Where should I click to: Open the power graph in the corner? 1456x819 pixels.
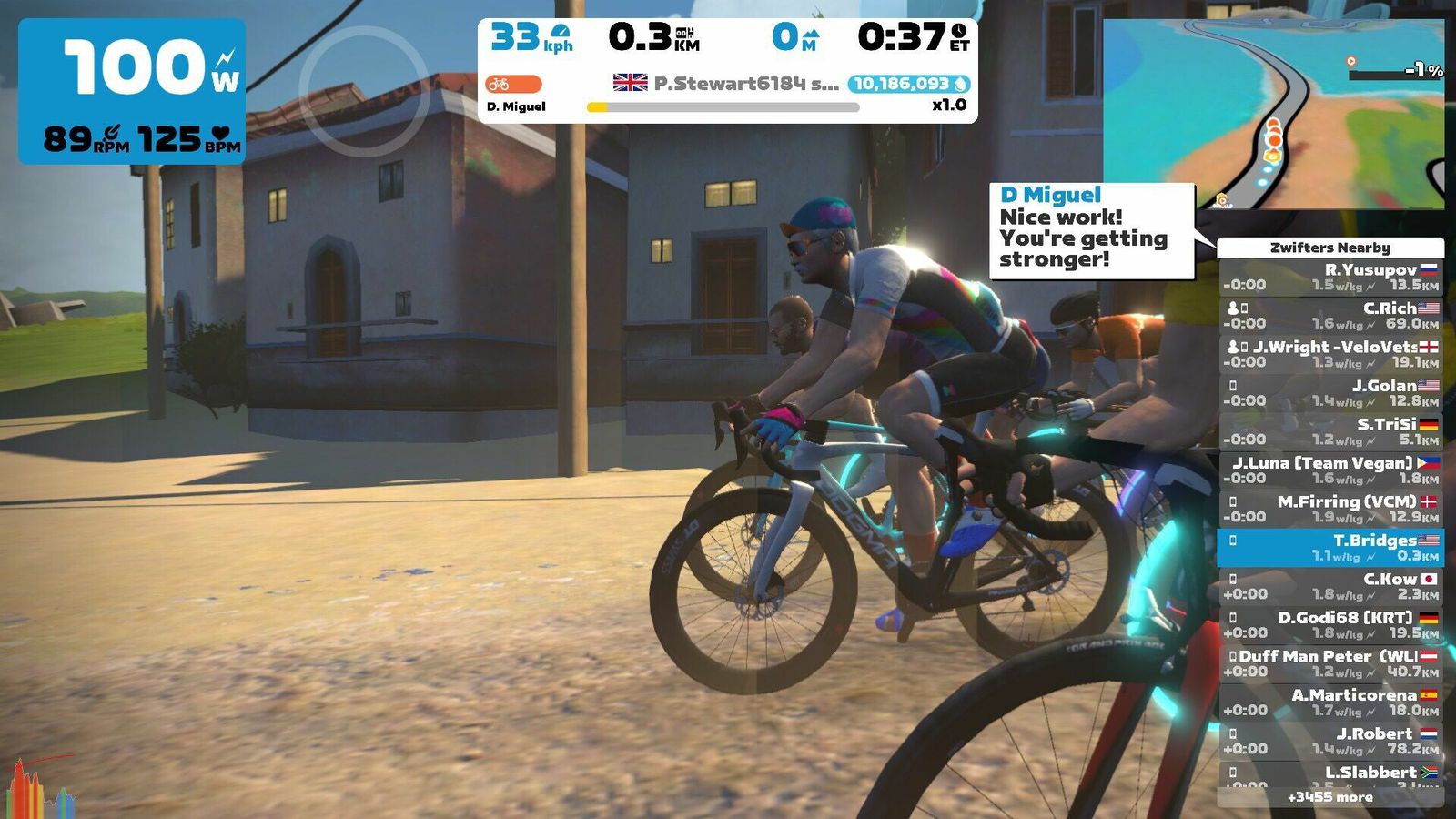[41, 787]
